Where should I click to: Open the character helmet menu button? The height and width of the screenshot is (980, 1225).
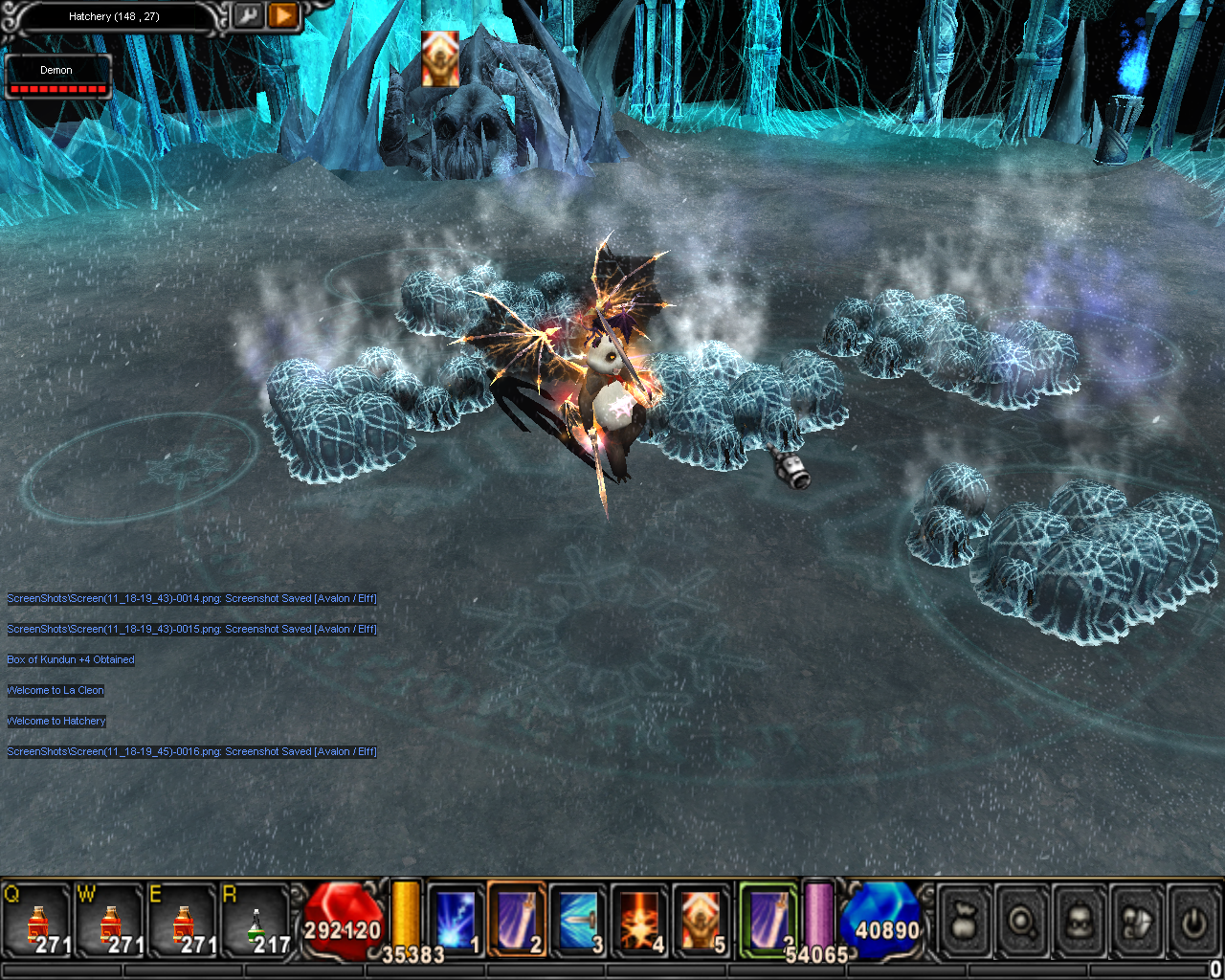click(x=1080, y=922)
